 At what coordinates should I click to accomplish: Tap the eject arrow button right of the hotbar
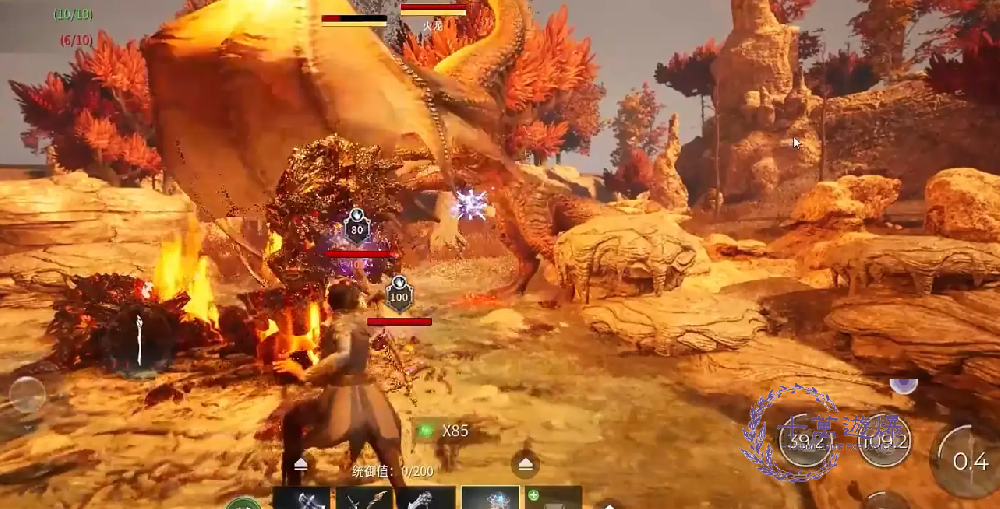click(526, 464)
